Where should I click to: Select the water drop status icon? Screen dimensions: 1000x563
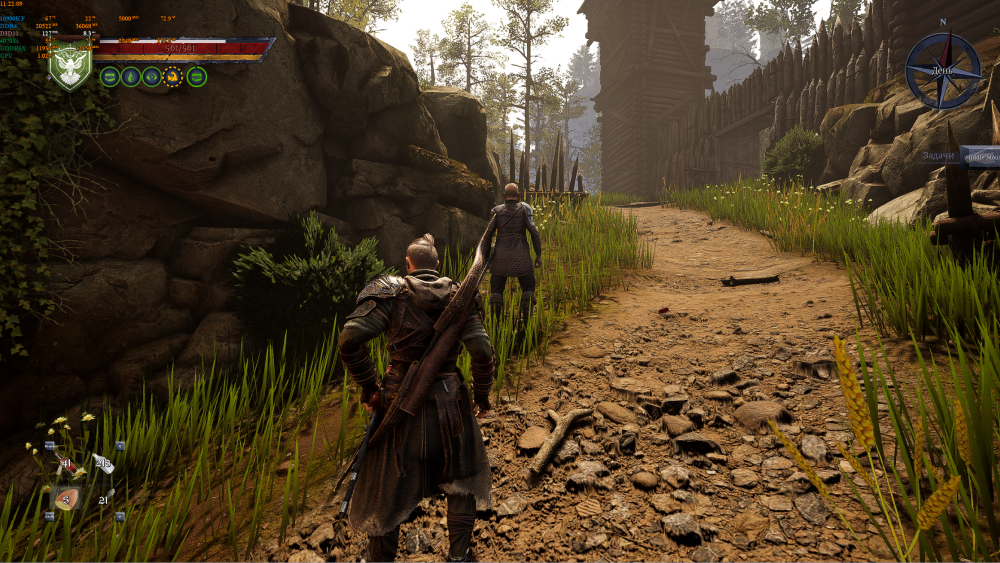pyautogui.click(x=131, y=77)
